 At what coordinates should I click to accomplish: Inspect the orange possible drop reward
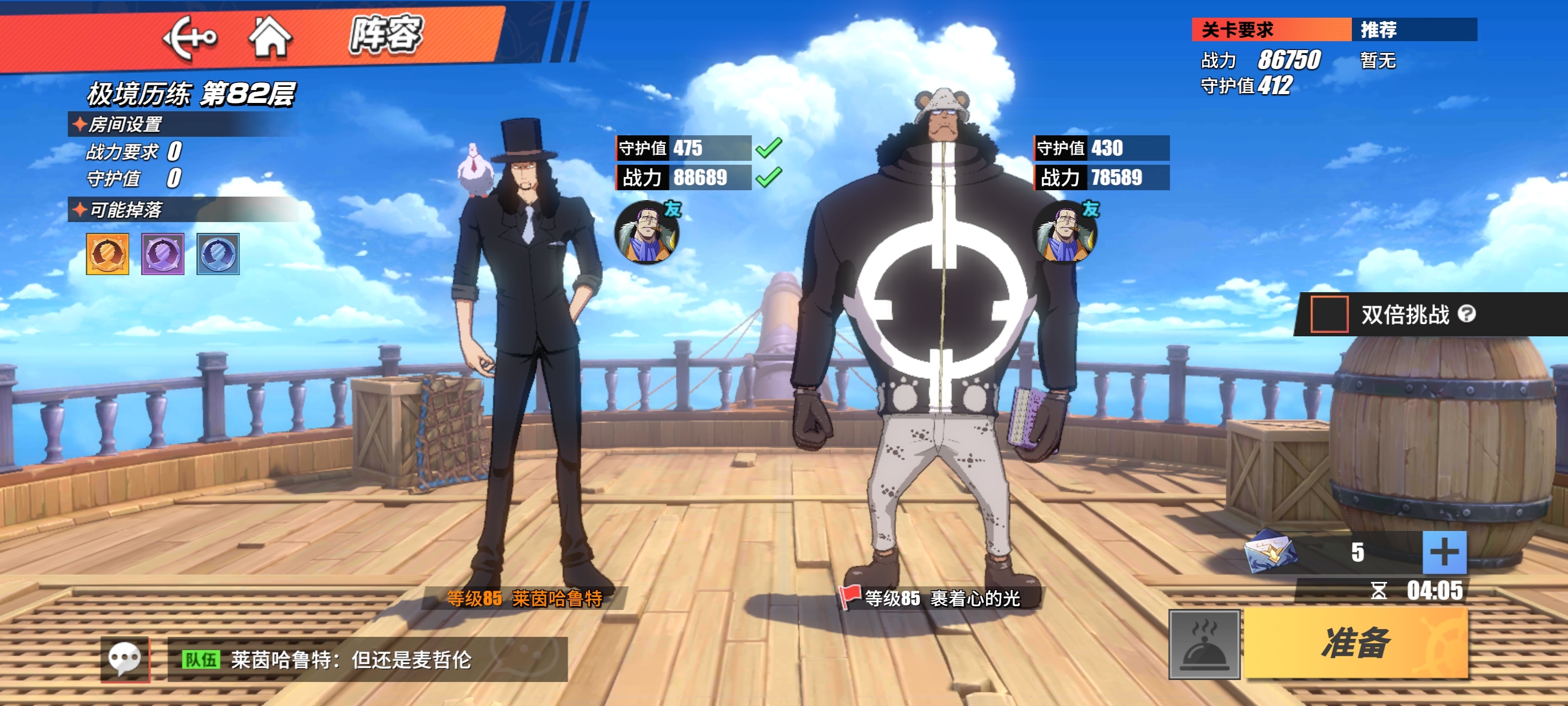click(108, 254)
